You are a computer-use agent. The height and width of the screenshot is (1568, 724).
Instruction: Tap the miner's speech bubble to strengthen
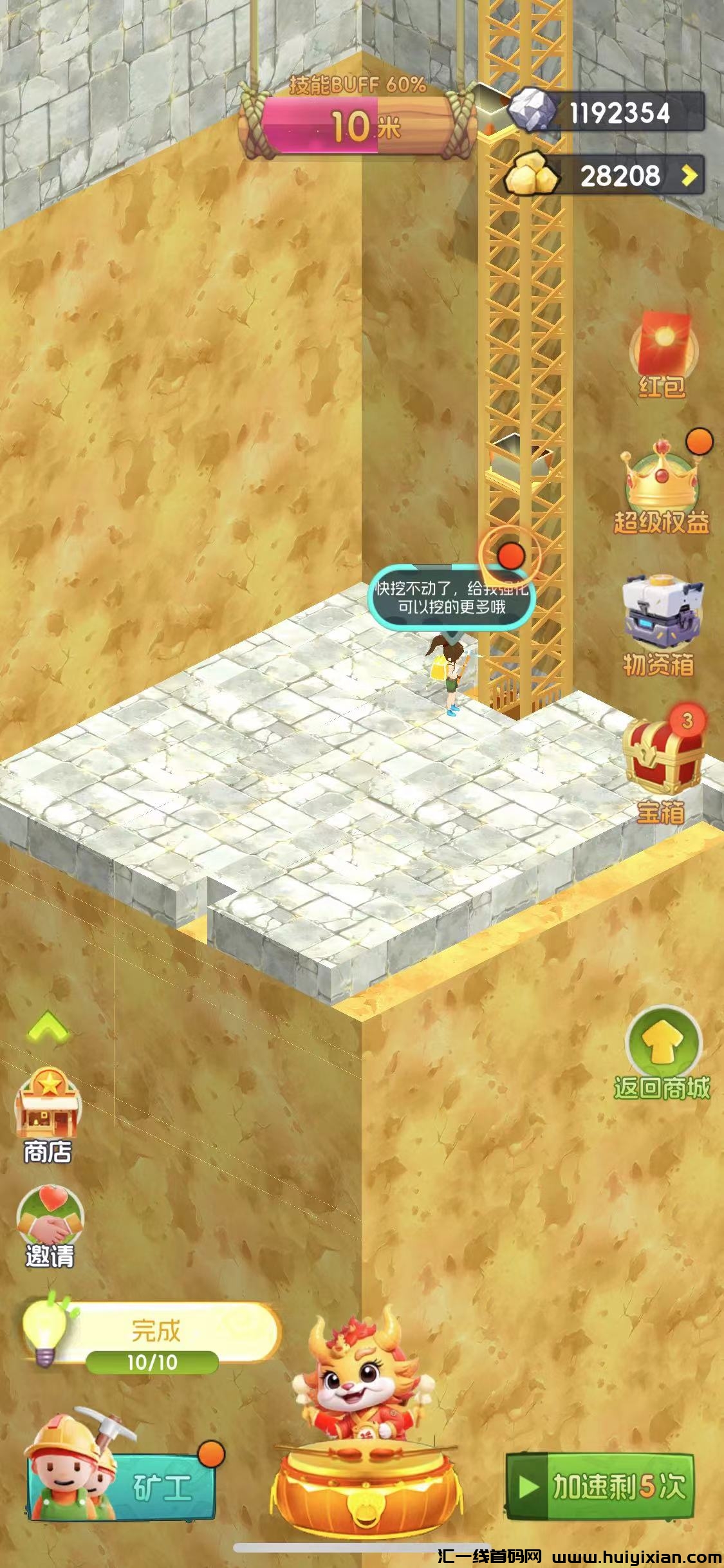click(451, 597)
